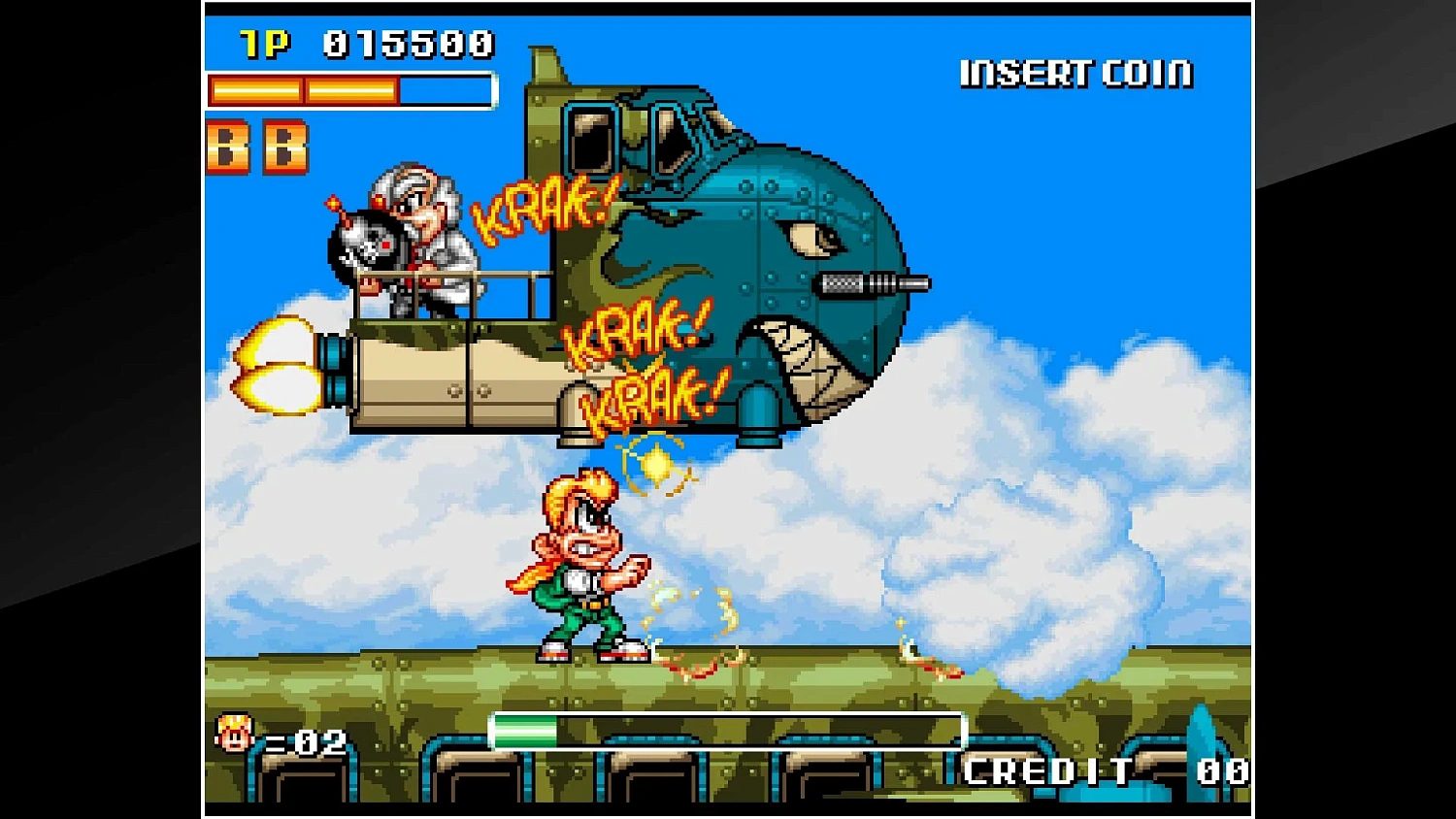Click the INSERT COIN message
This screenshot has width=1456, height=819.
point(1075,71)
